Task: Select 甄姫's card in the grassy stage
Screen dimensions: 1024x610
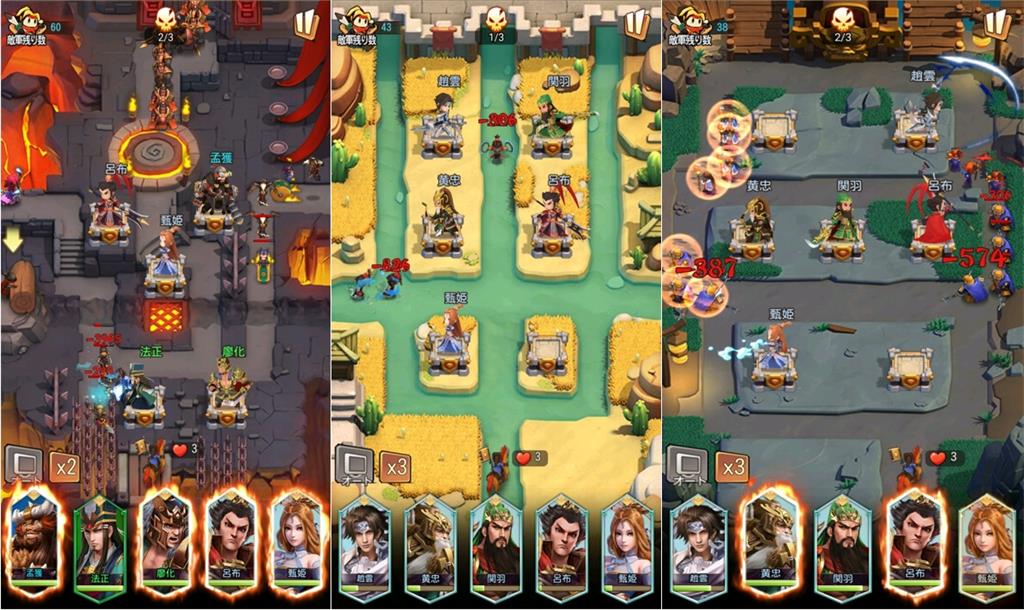Action: tap(987, 545)
